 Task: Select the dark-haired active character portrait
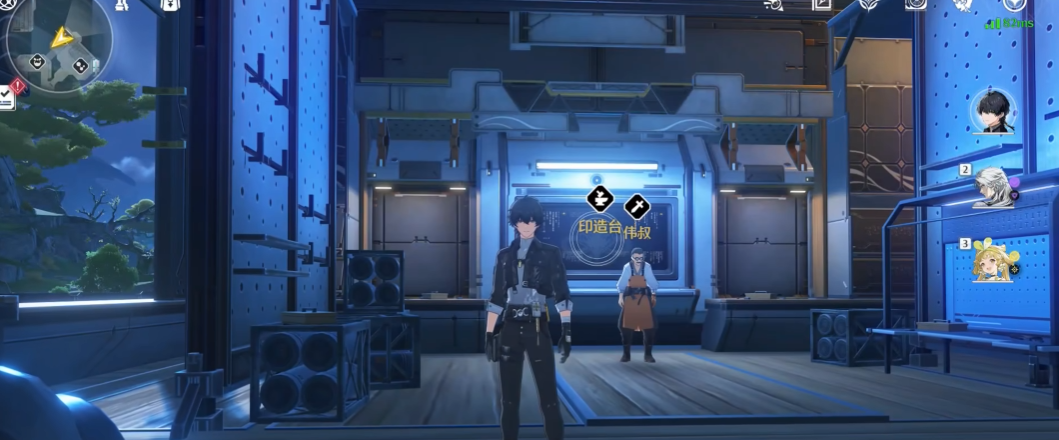point(992,112)
